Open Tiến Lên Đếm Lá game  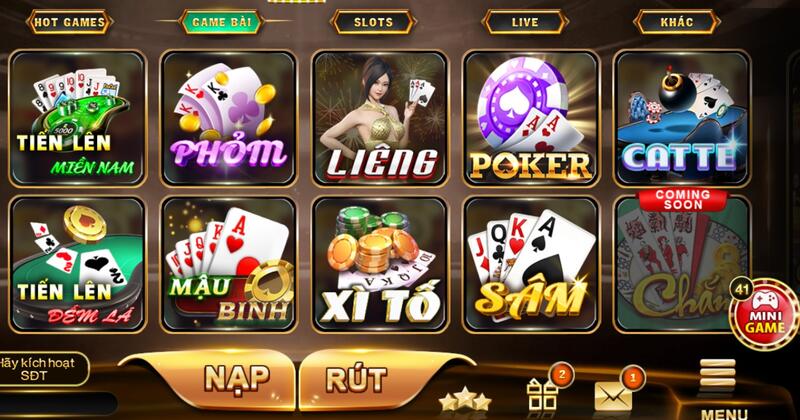tap(78, 262)
